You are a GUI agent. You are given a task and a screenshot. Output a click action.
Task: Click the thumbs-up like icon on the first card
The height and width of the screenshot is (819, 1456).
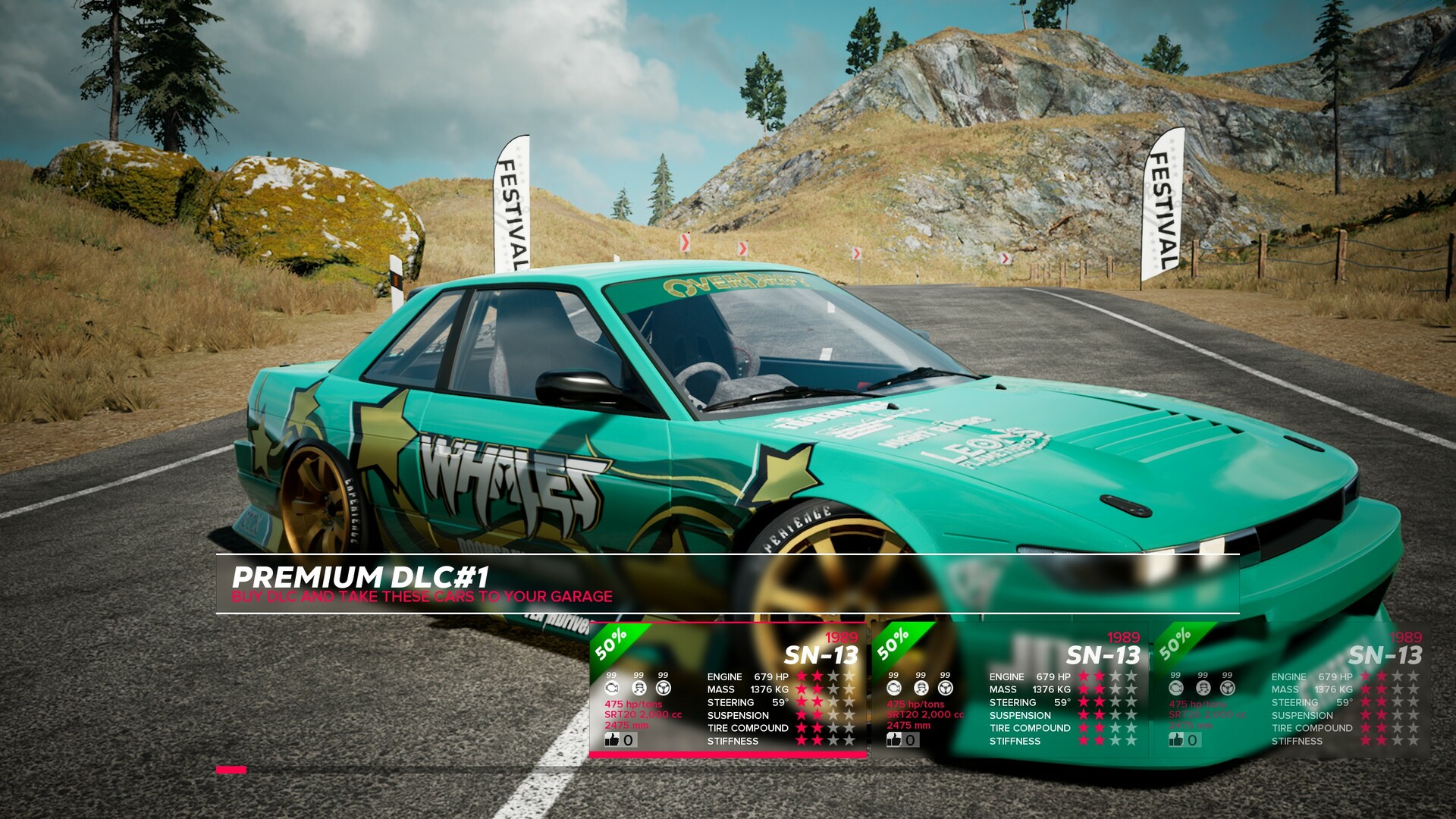(612, 740)
